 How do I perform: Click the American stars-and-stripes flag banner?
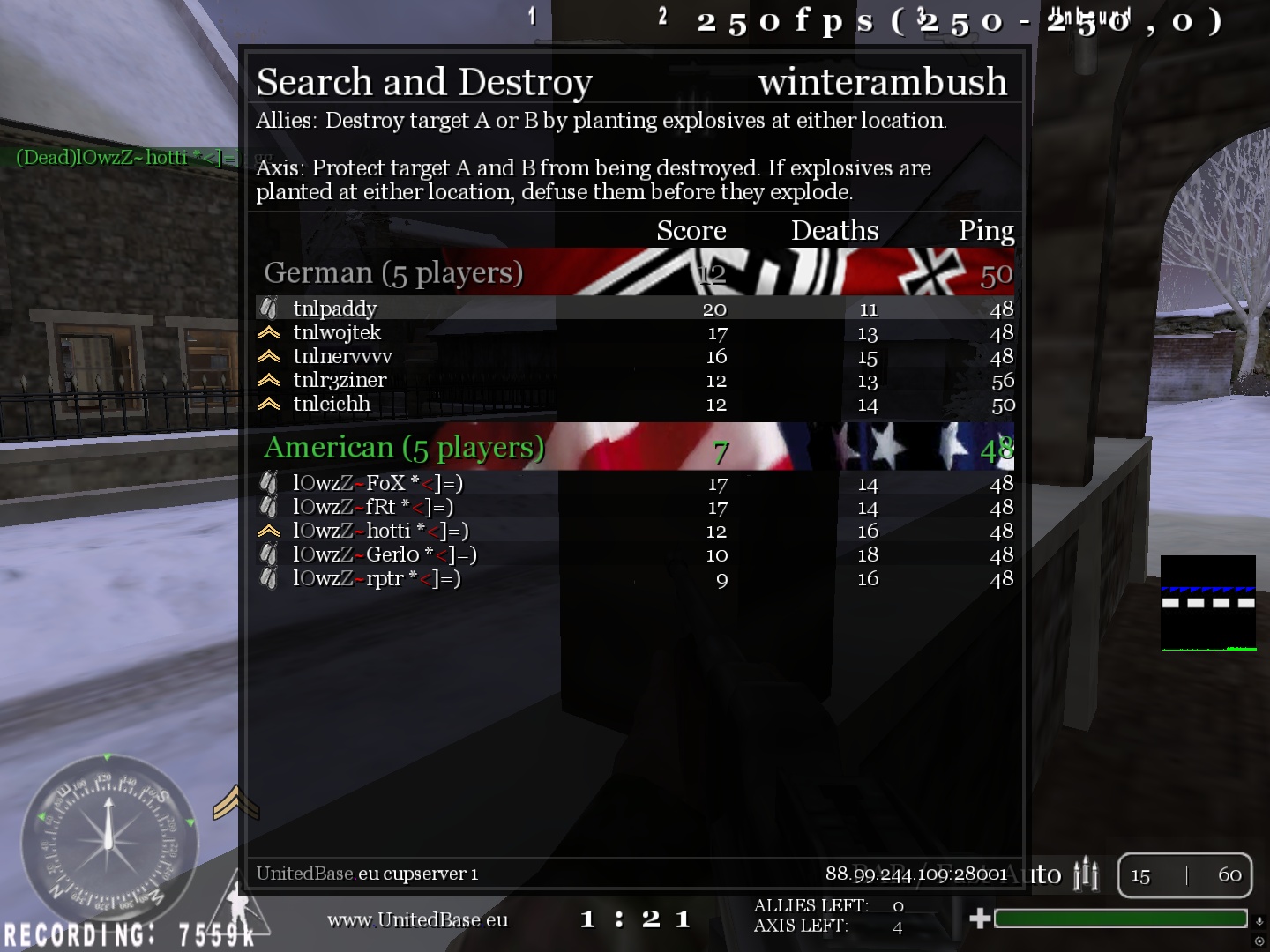tap(882, 447)
